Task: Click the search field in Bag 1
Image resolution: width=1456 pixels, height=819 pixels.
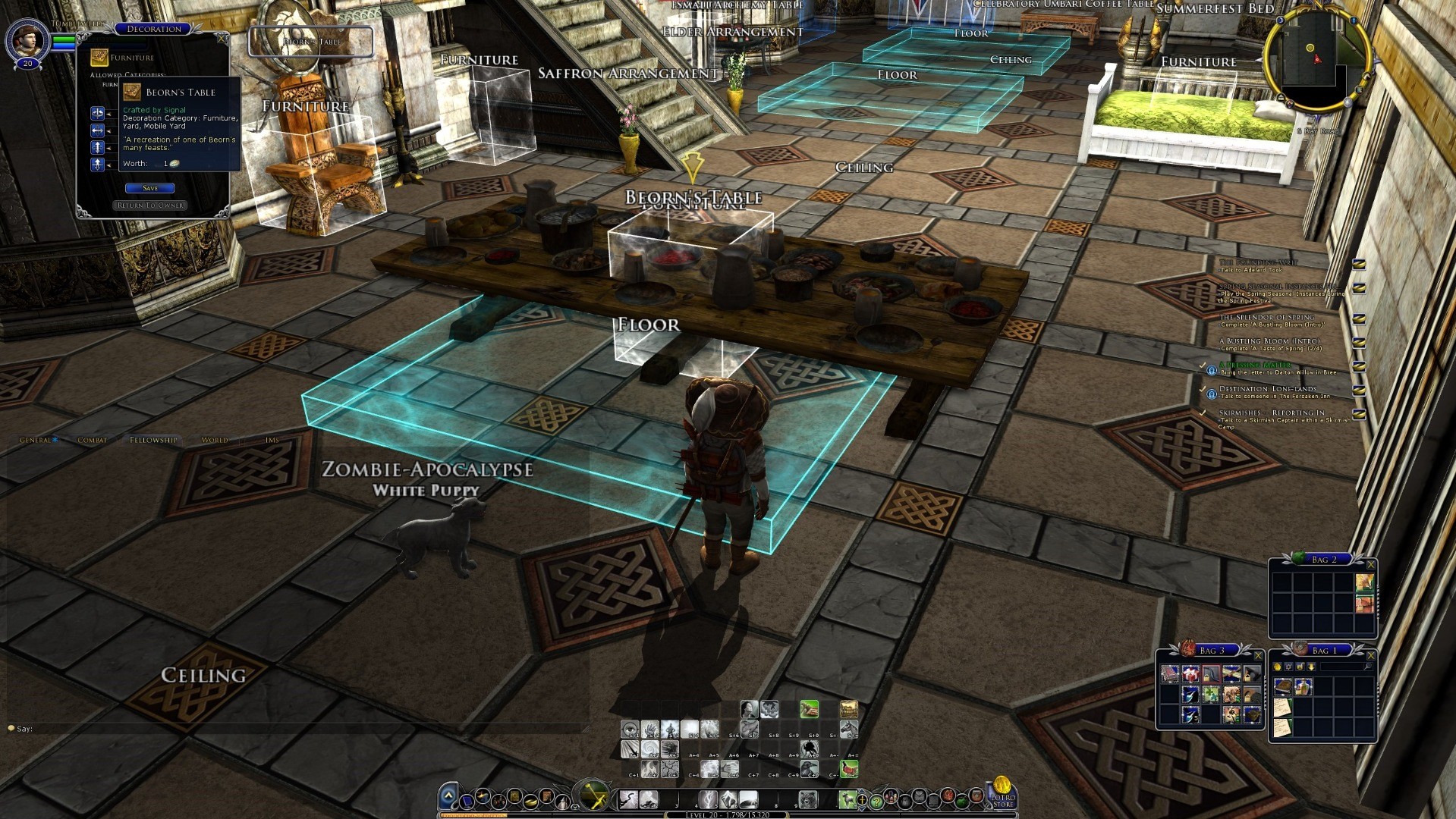Action: (1344, 667)
